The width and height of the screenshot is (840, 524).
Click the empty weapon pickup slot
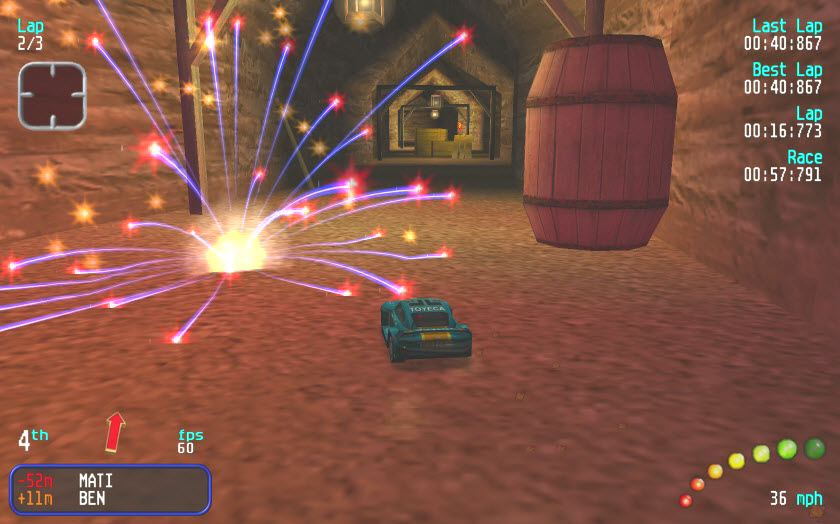51,95
